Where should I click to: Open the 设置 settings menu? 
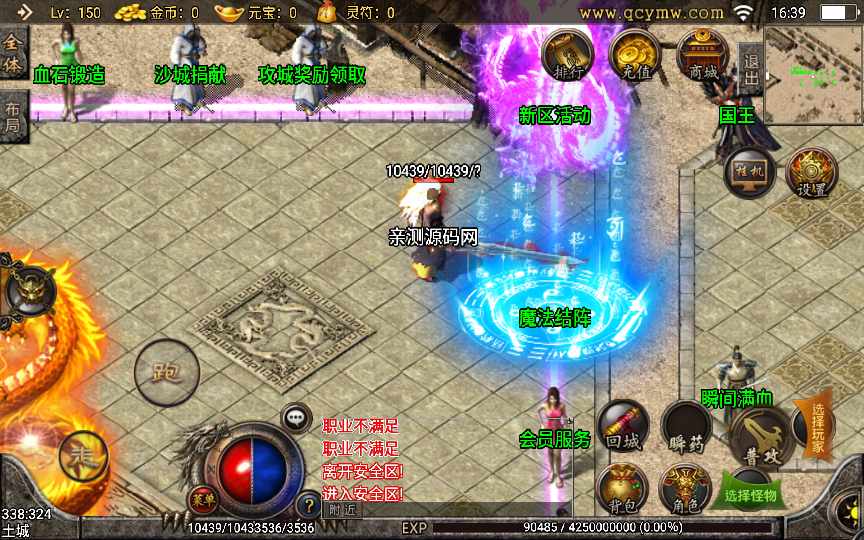(x=811, y=173)
